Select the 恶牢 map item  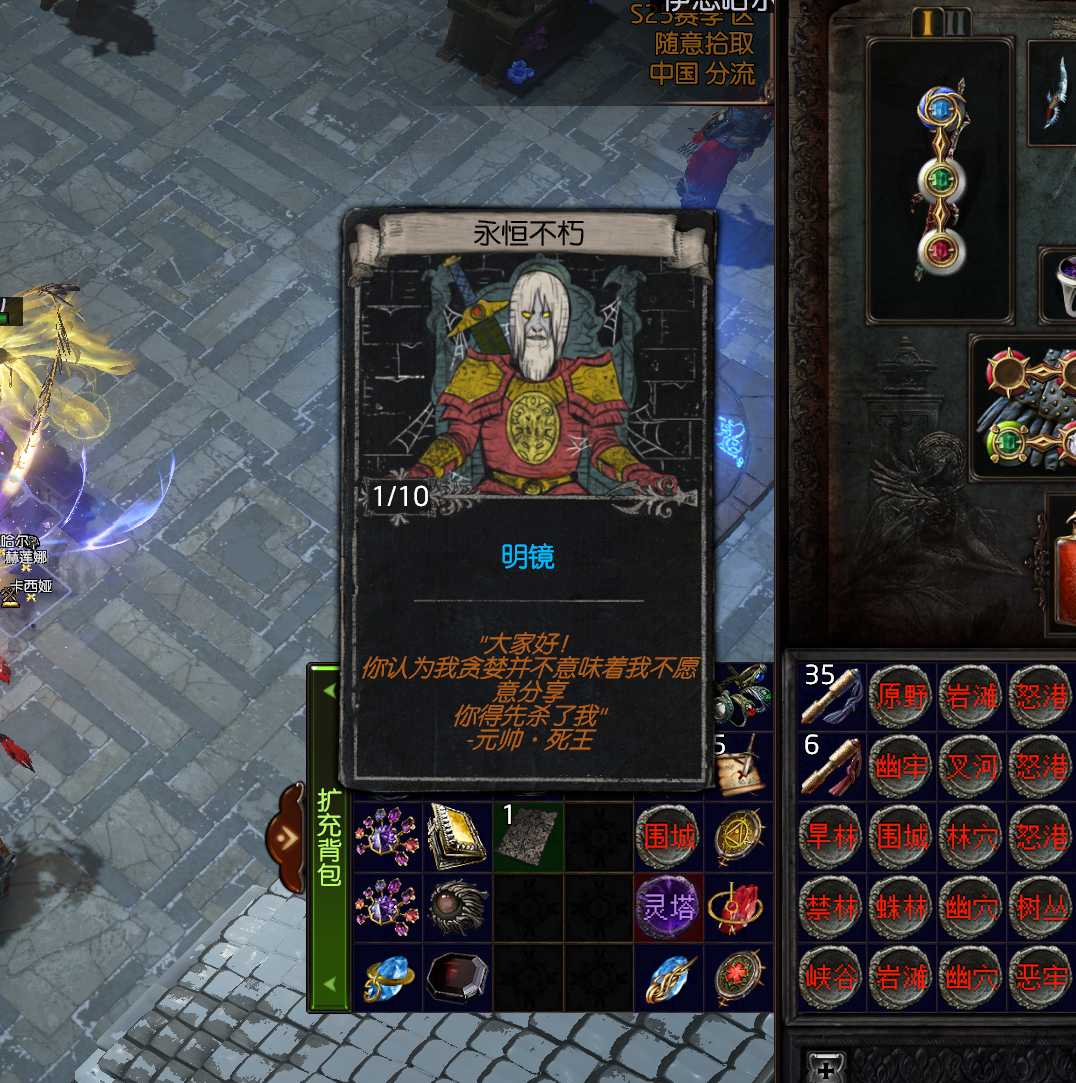point(1040,976)
